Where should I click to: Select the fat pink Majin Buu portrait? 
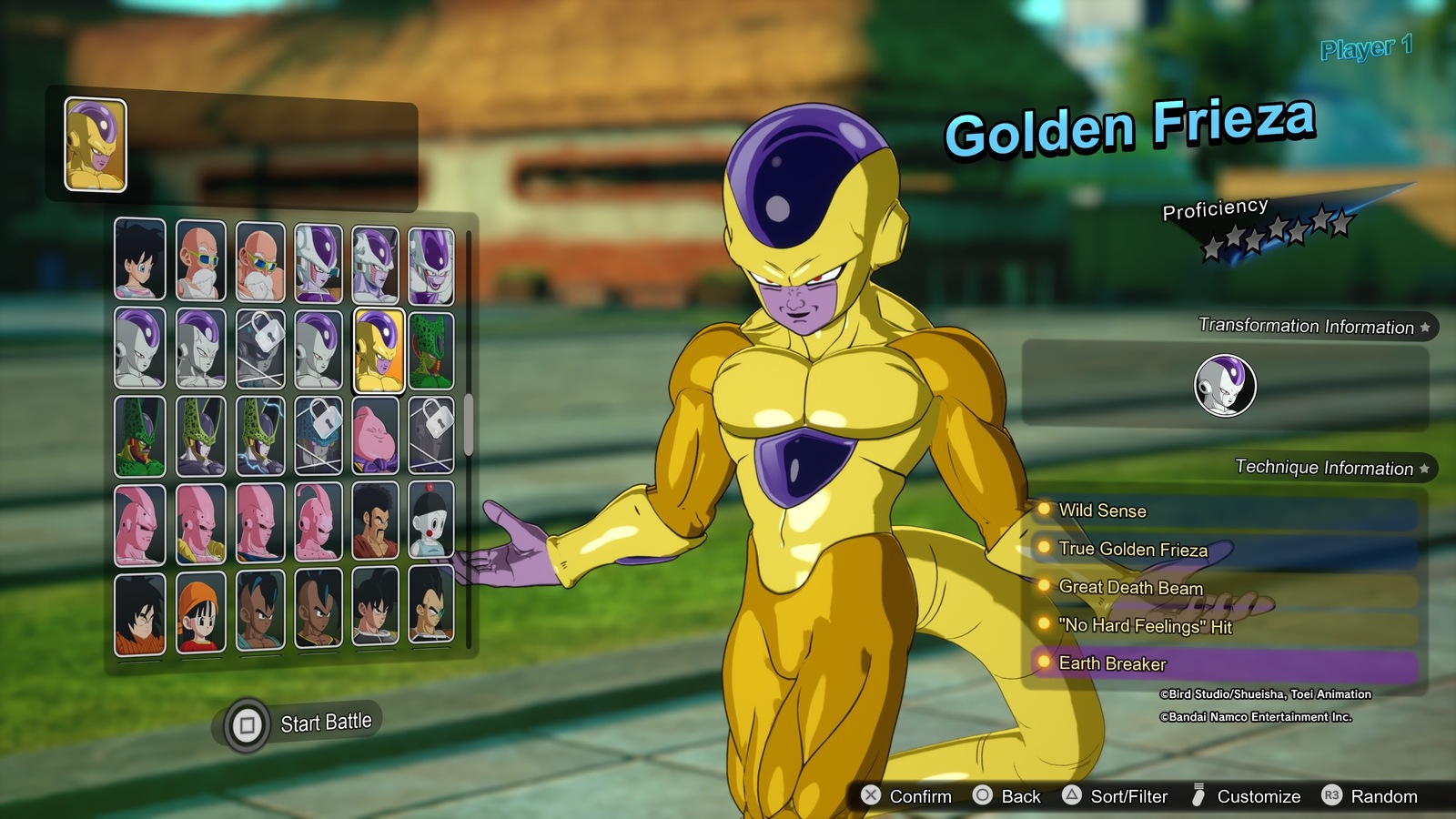(375, 437)
